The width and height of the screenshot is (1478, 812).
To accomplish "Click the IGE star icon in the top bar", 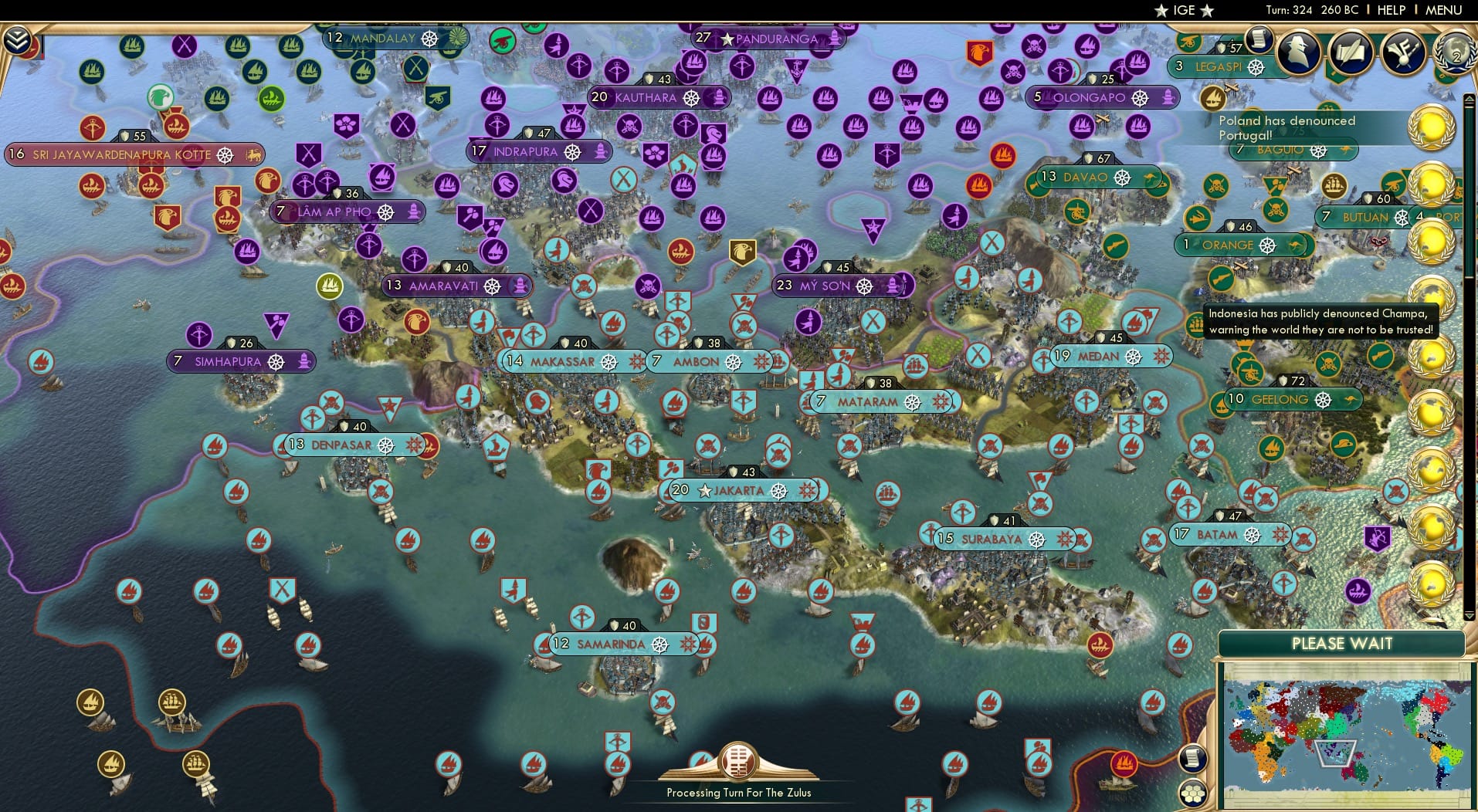I will [x=1161, y=10].
